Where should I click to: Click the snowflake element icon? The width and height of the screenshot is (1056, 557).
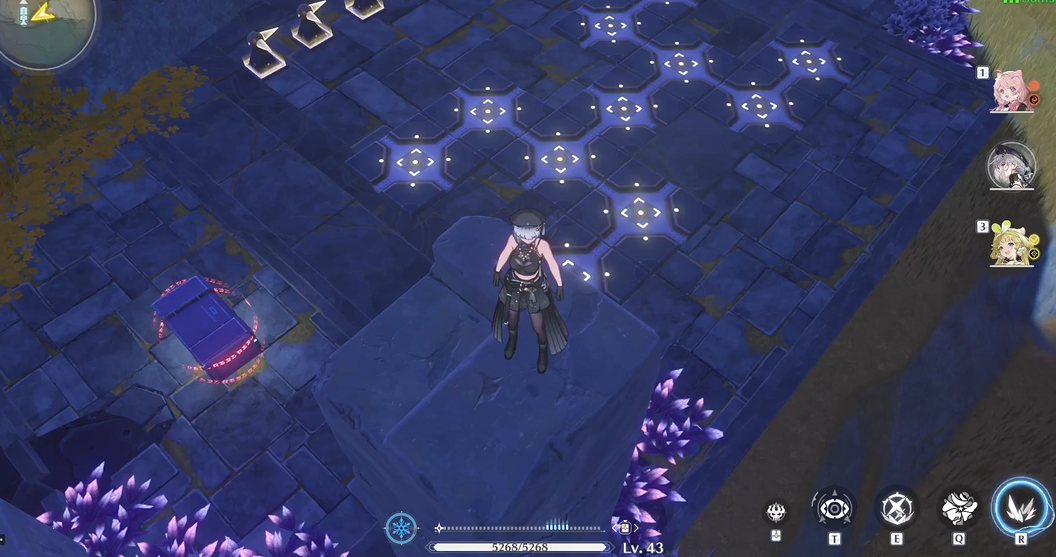click(401, 529)
